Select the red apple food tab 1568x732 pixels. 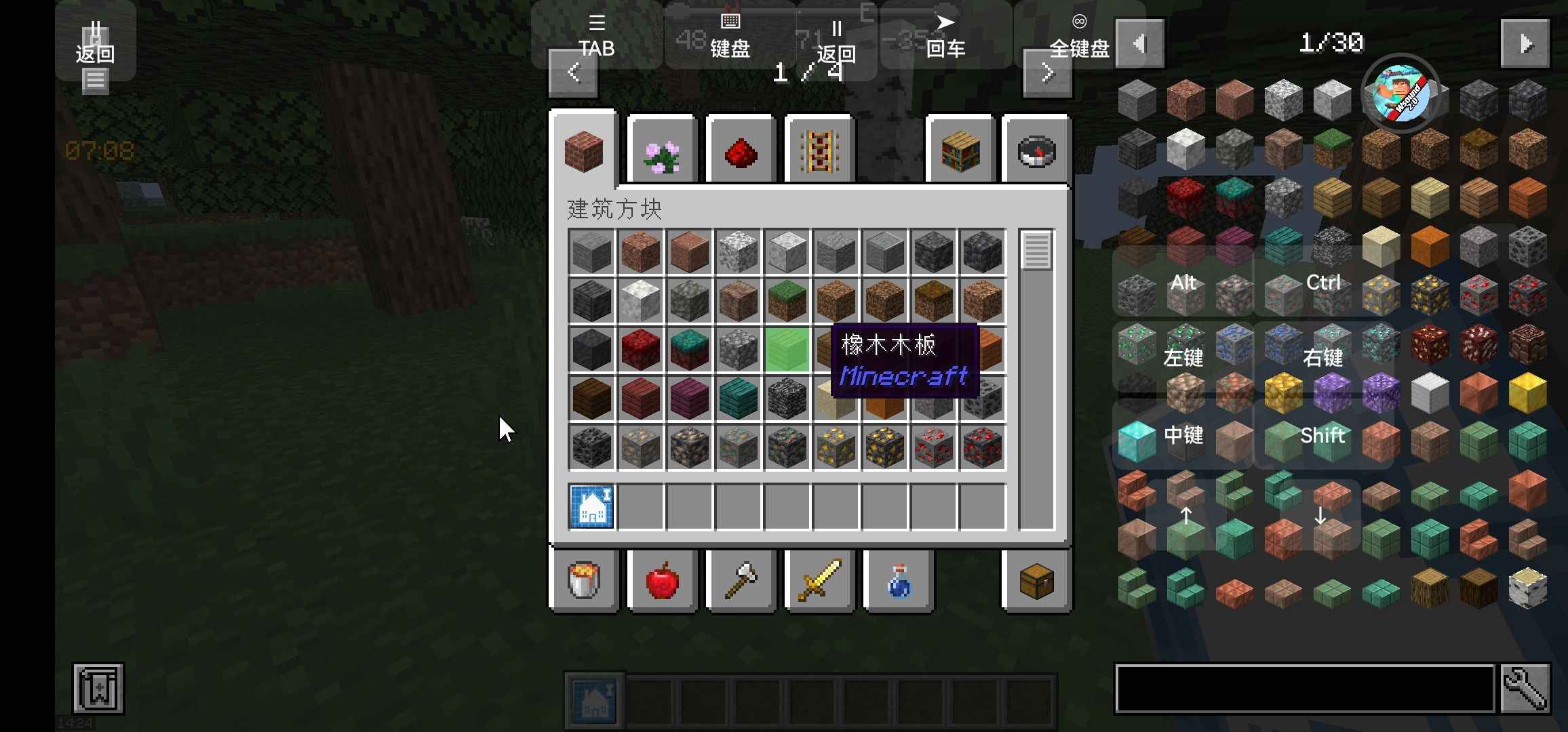[x=663, y=581]
